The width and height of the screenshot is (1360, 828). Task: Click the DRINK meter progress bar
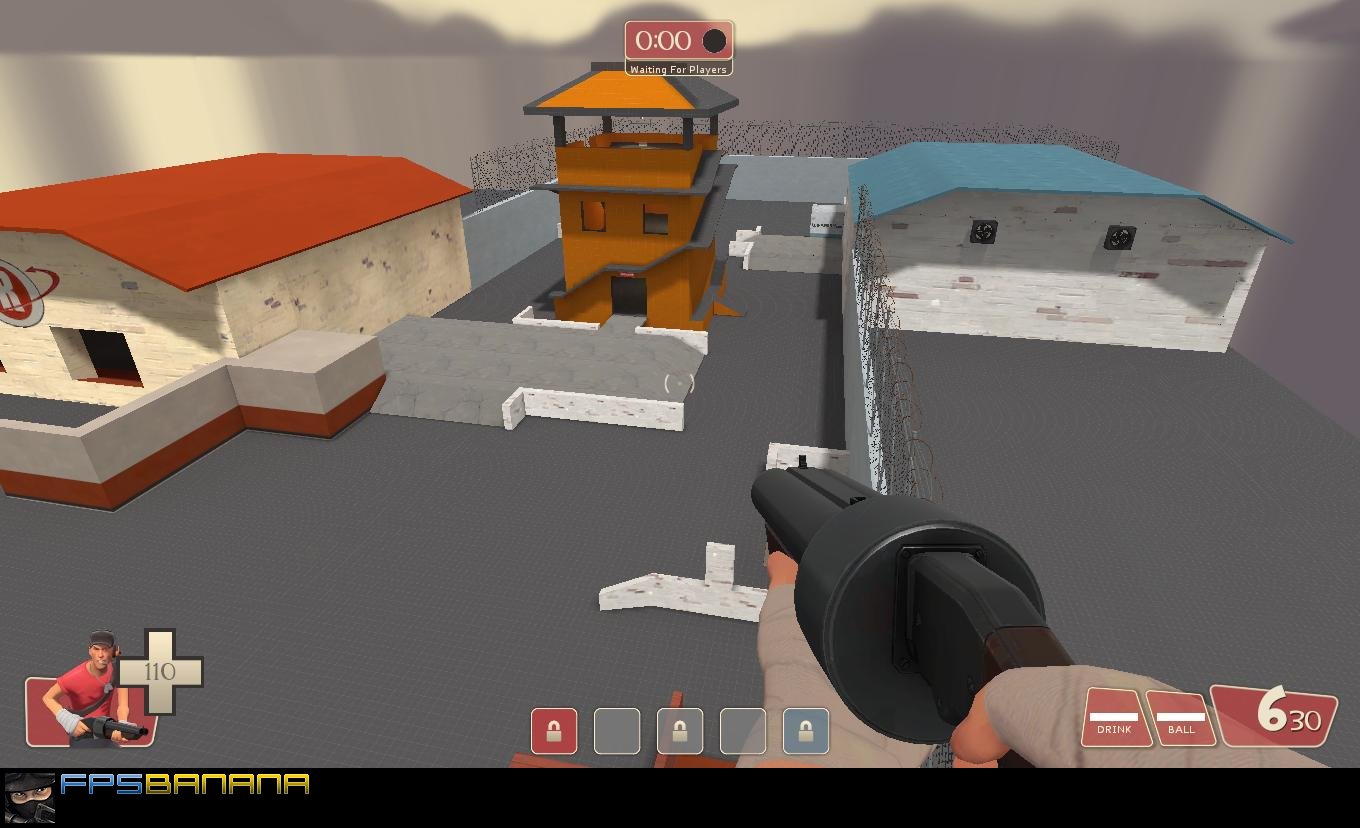(x=1113, y=714)
